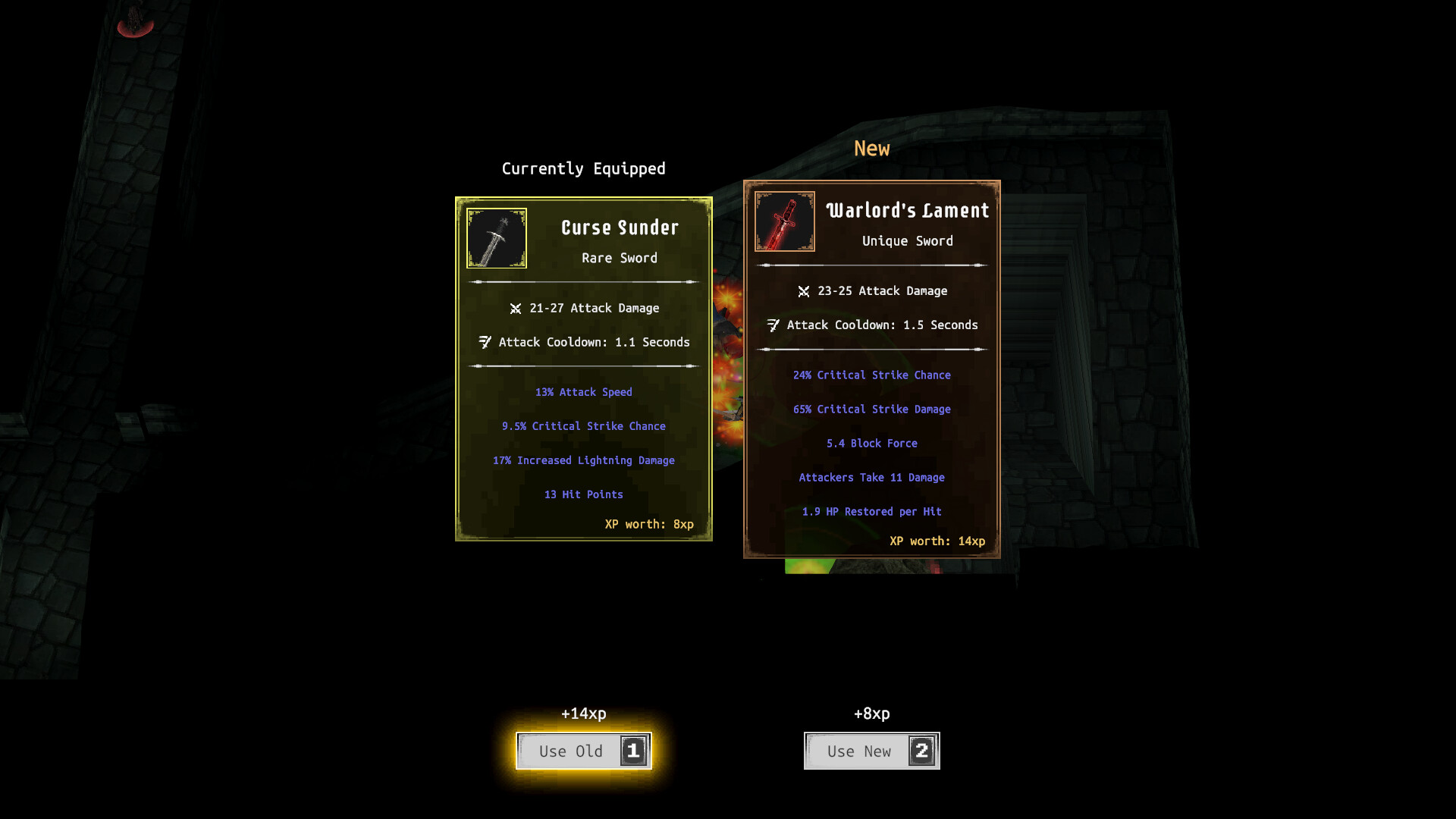This screenshot has width=1456, height=819.
Task: Click the cooldown icon beside 1.5 Seconds
Action: 773,325
